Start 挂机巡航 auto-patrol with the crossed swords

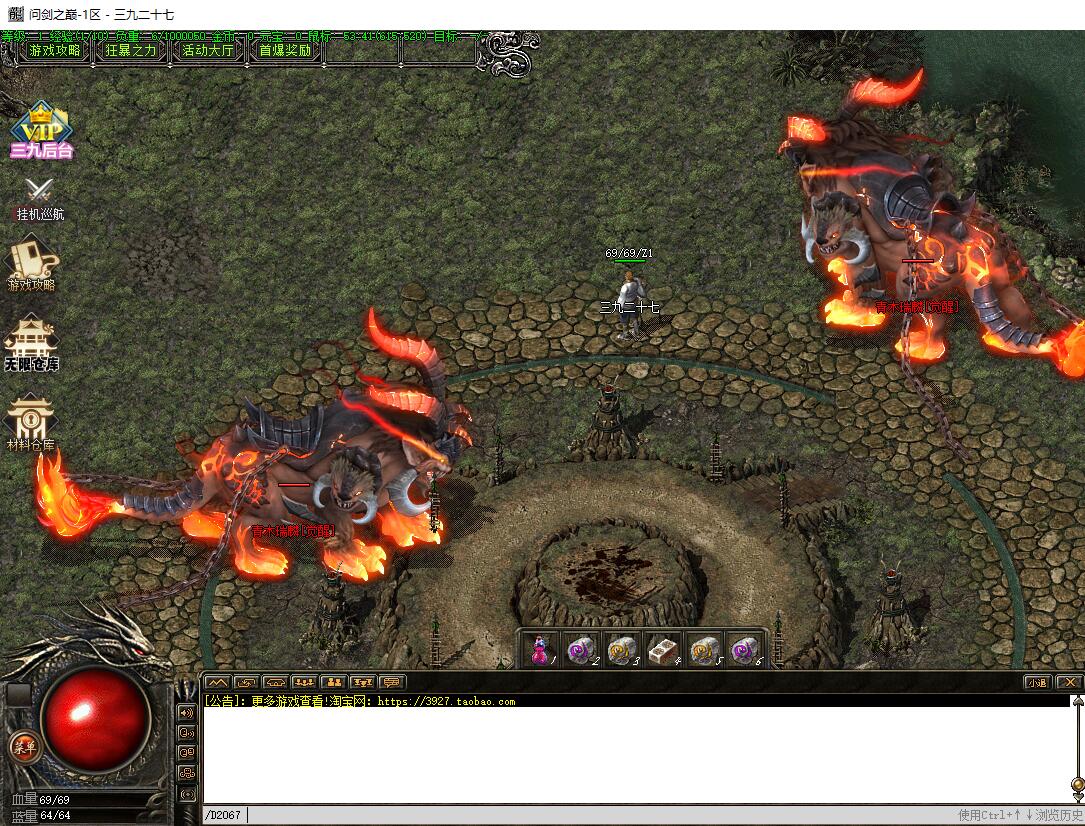(x=40, y=197)
